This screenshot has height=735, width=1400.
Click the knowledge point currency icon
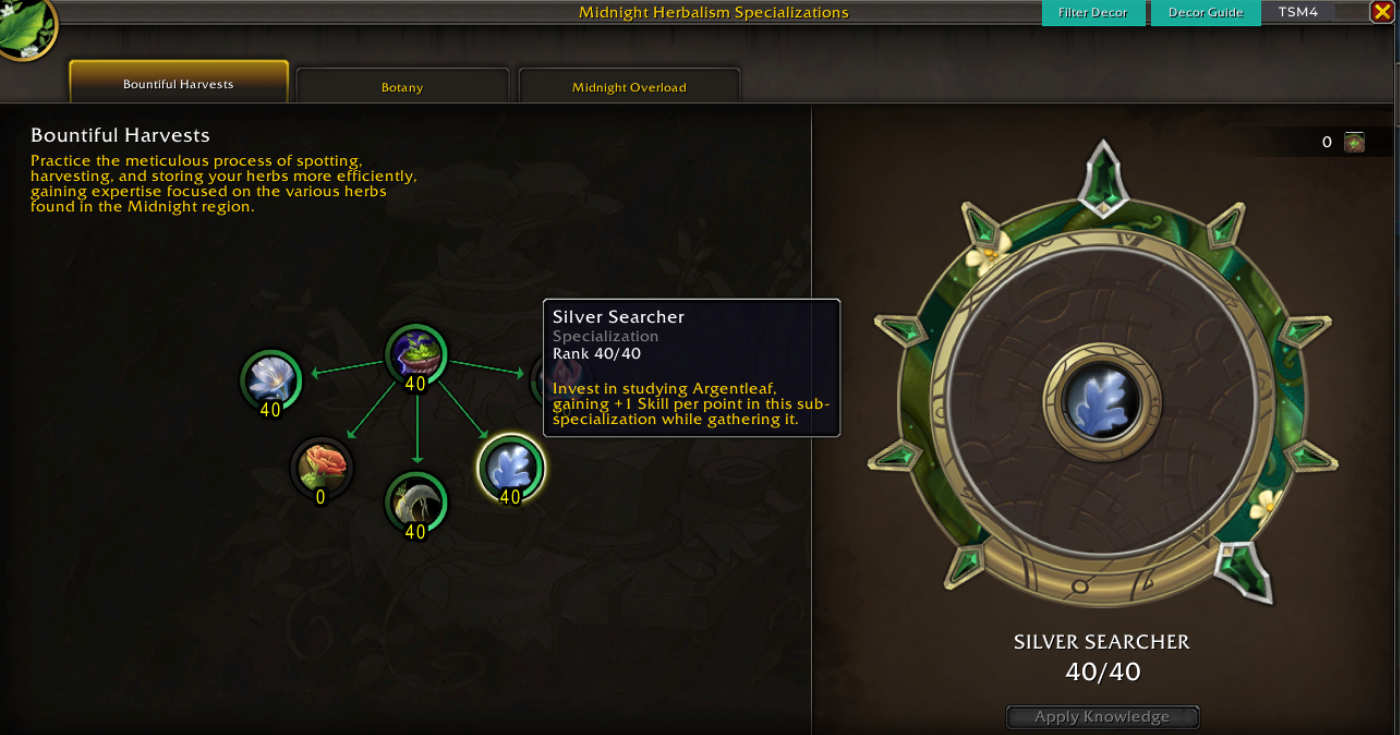(x=1354, y=142)
